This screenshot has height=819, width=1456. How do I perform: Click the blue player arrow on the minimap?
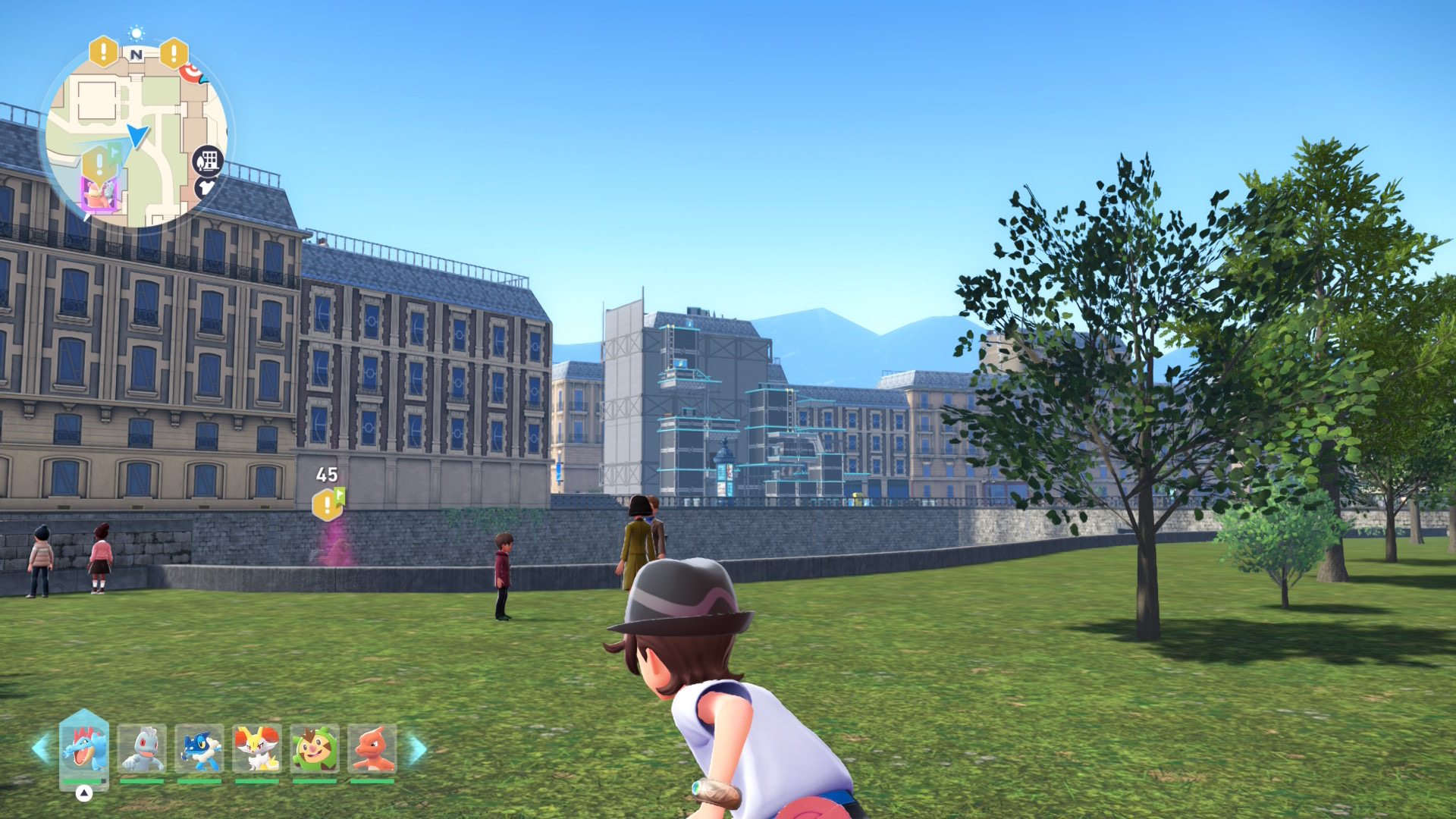[x=137, y=136]
